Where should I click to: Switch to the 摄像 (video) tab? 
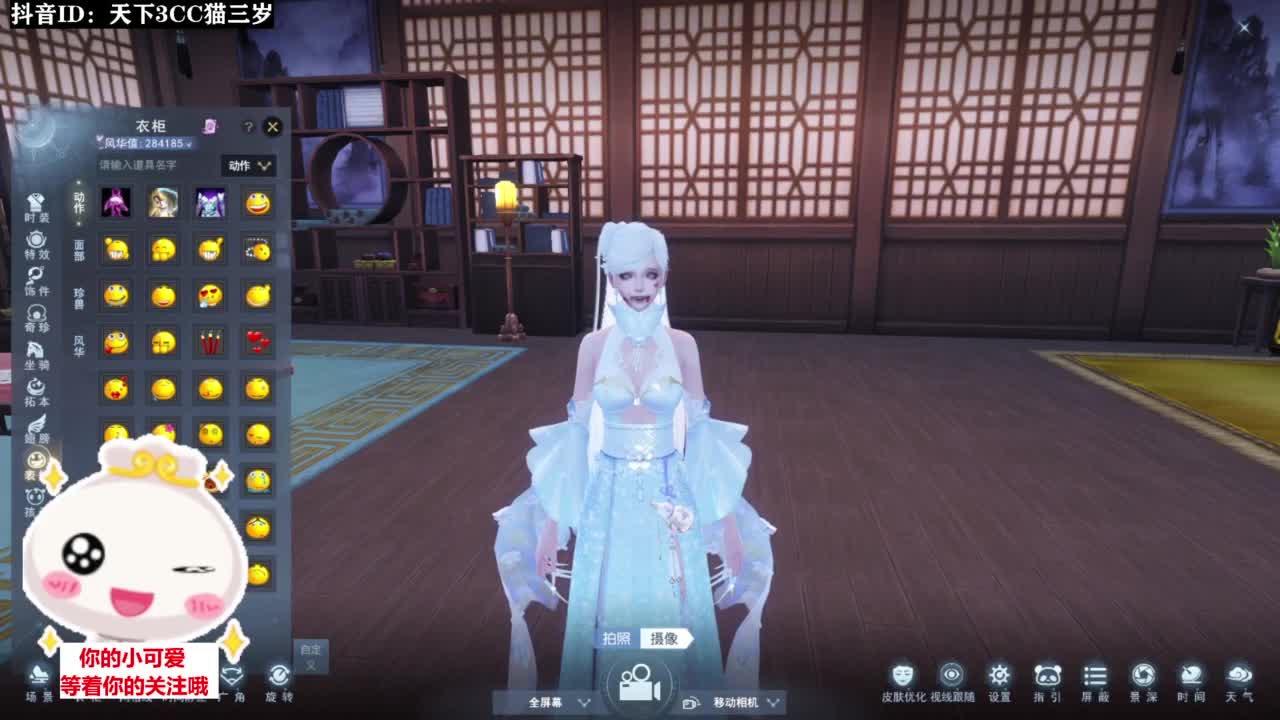[666, 639]
